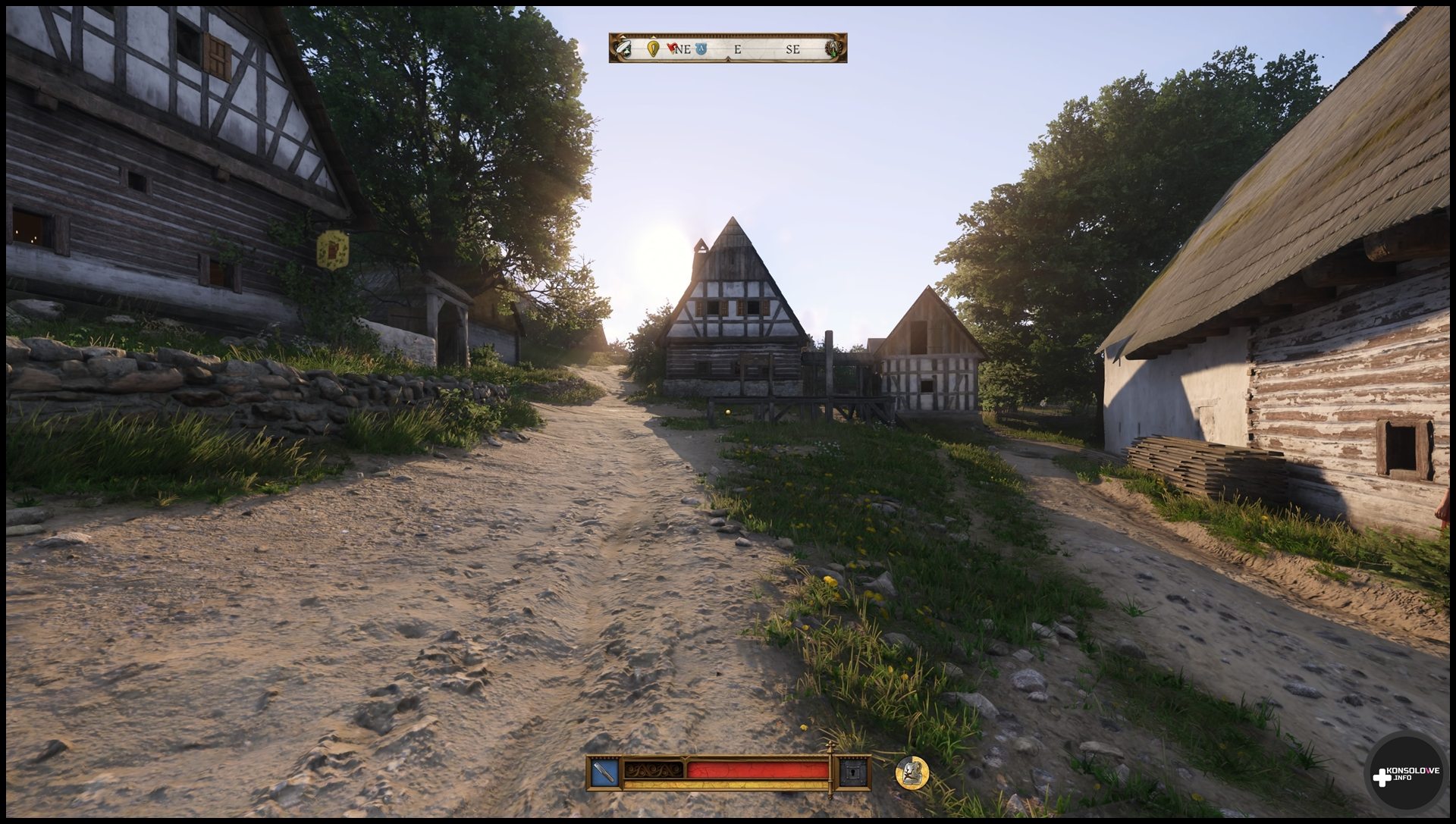The height and width of the screenshot is (824, 1456).
Task: Select the yellow exclamation quest marker
Action: [x=653, y=49]
